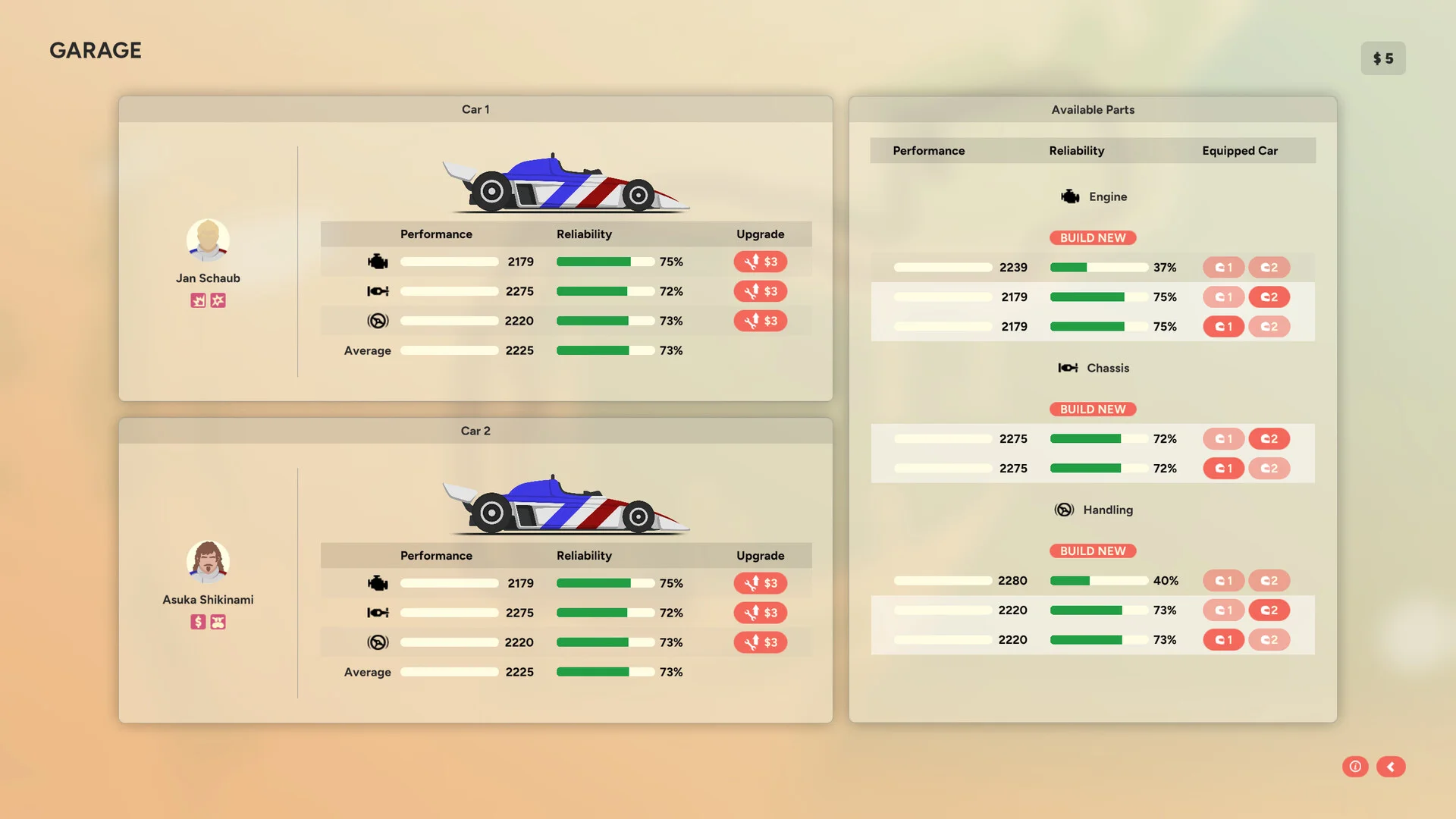Build a new Handling part

click(1093, 551)
